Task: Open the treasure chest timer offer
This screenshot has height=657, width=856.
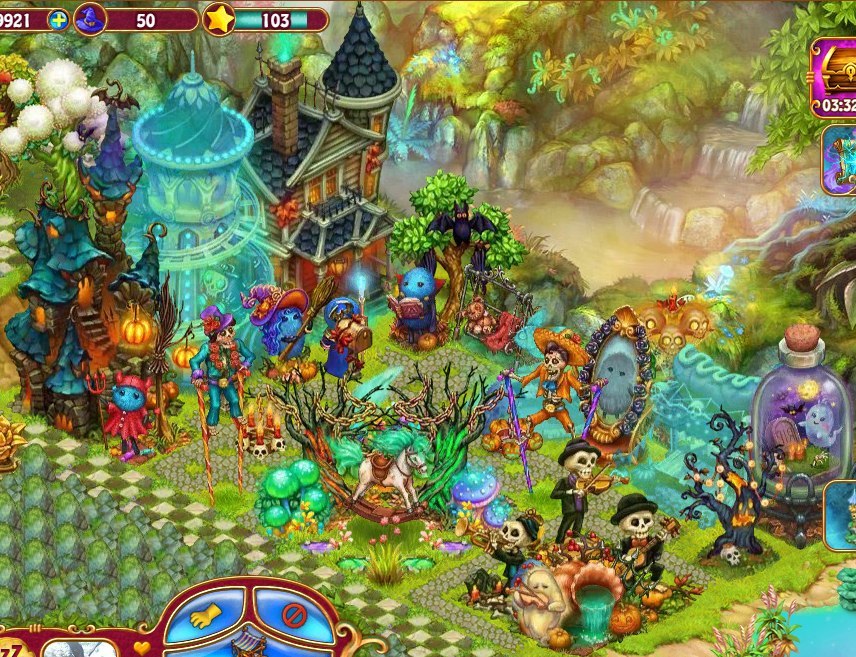Action: coord(835,75)
